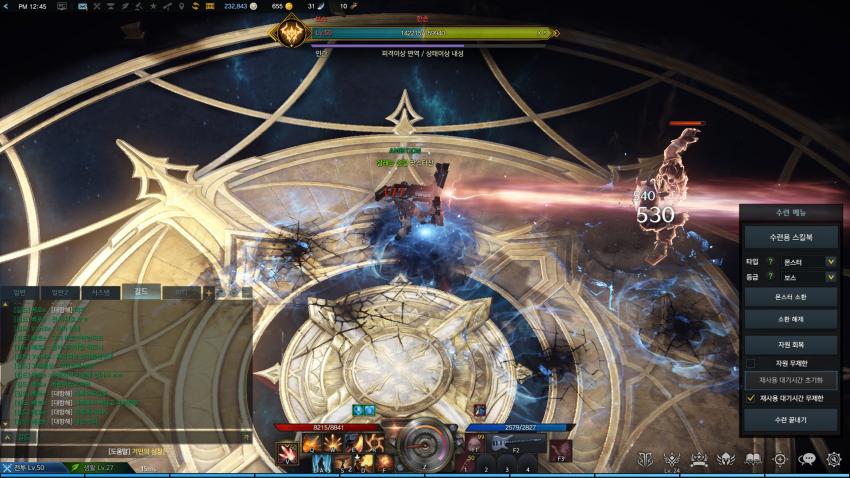Open the speech bubble chat icon
This screenshot has width=850, height=478.
coord(807,459)
